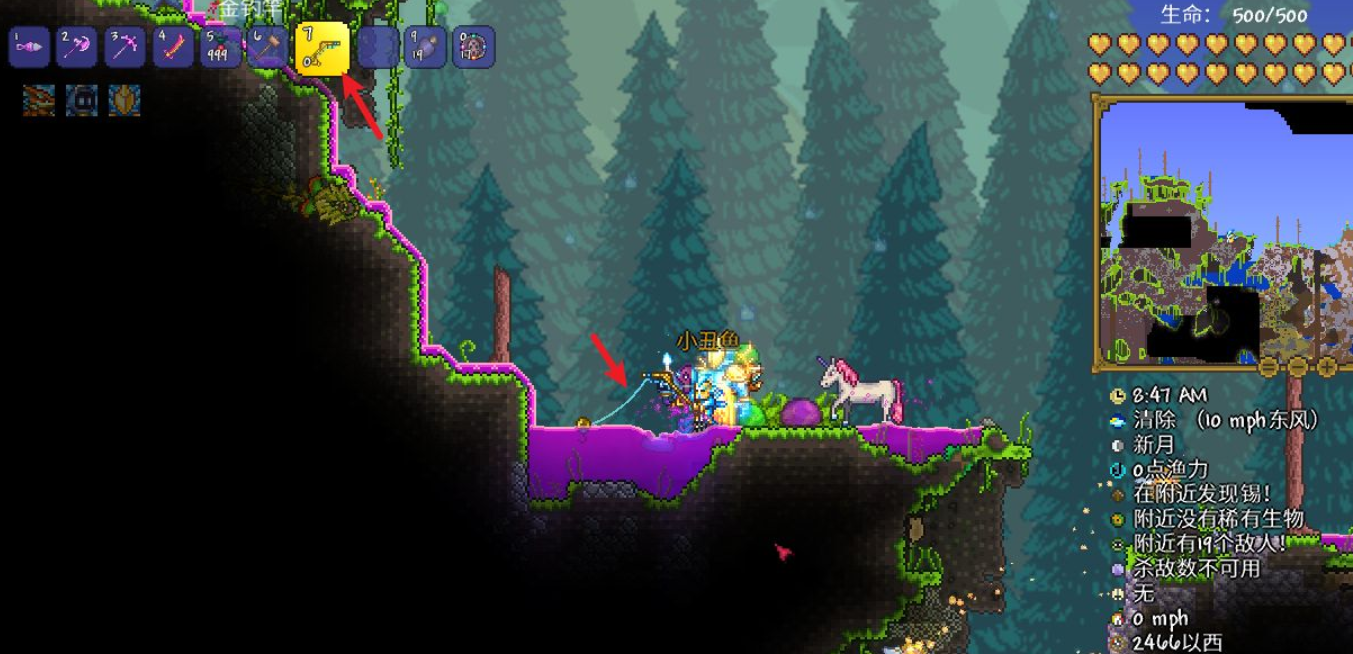1353x654 pixels.
Task: Click the golden shield buff icon
Action: 125,100
